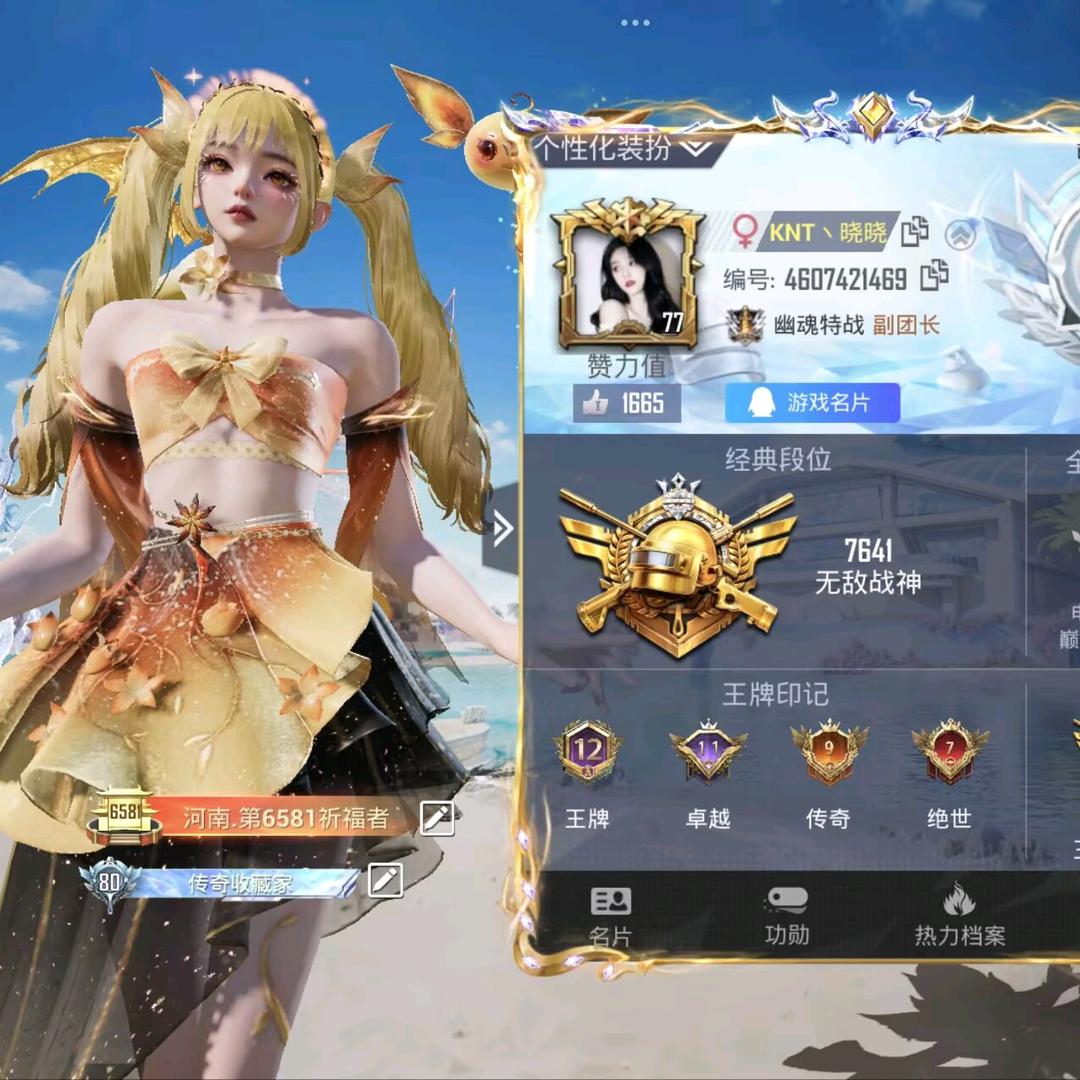Edit the 传奇收藏家 collector title
This screenshot has height=1080, width=1080.
pos(385,880)
